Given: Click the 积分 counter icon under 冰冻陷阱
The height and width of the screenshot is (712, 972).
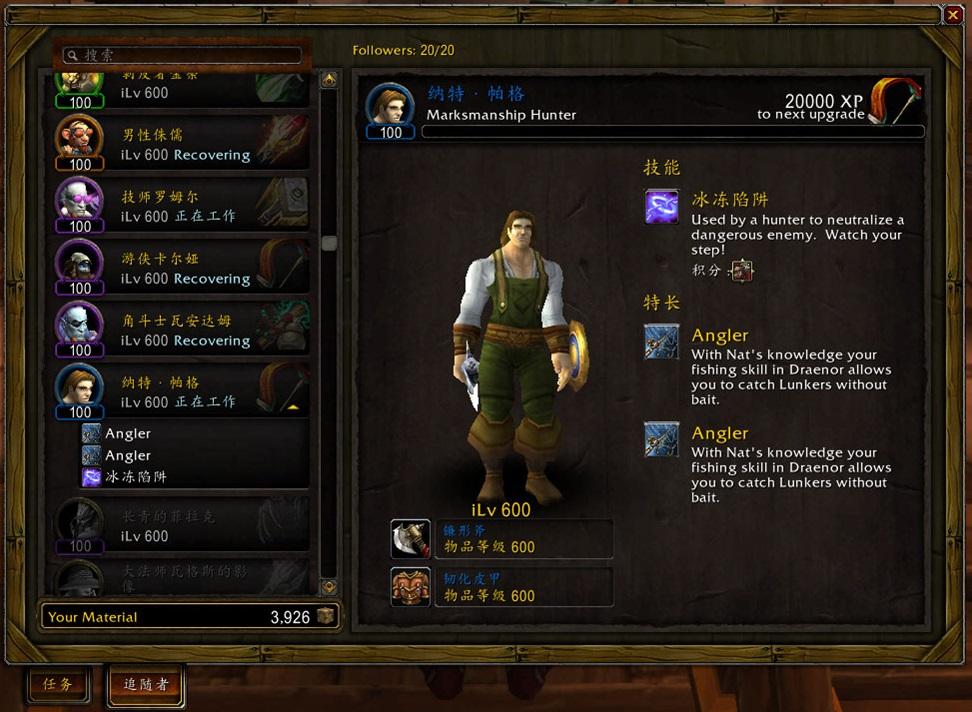Looking at the screenshot, I should [741, 270].
